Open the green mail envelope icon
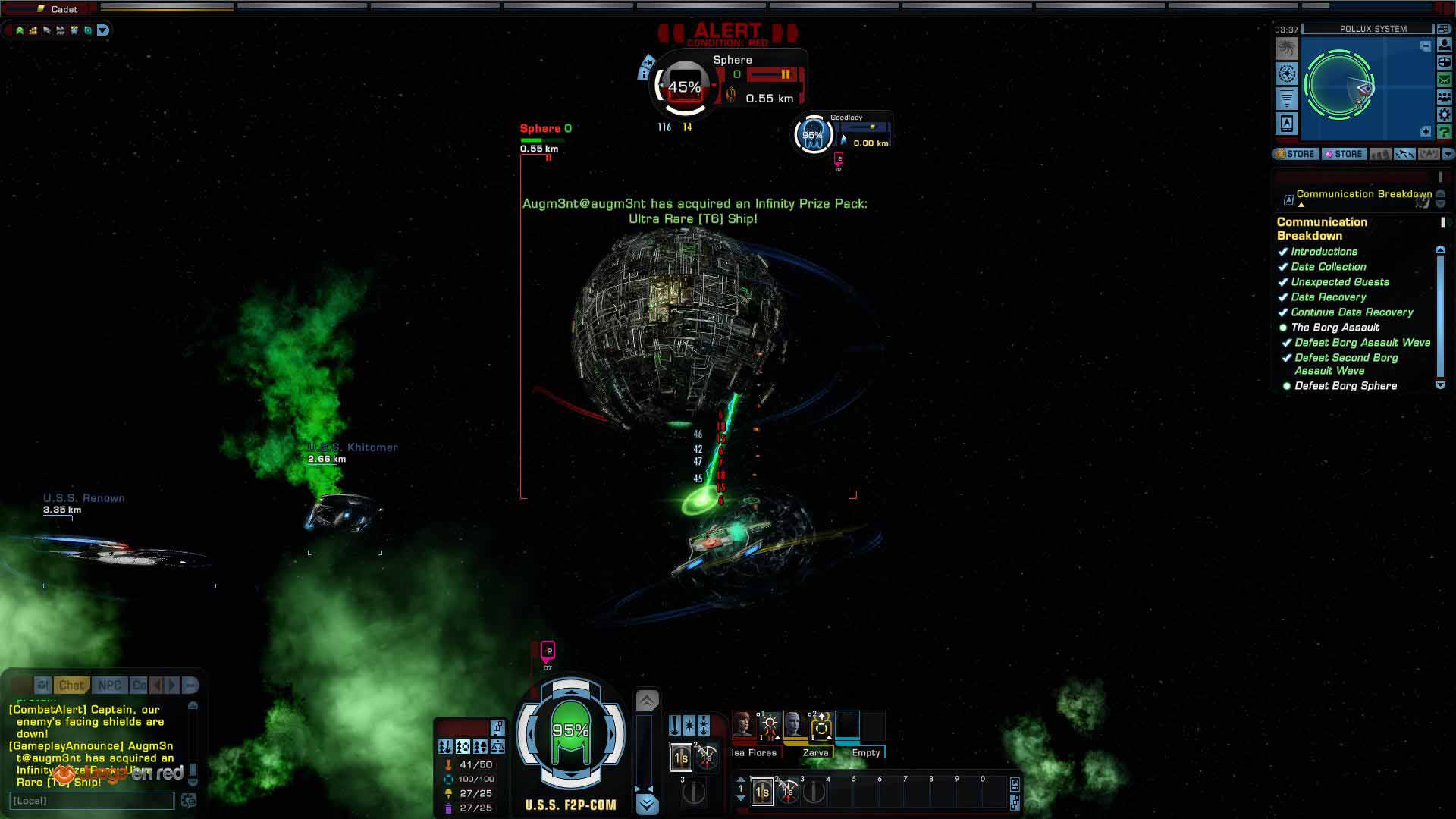1456x819 pixels. tap(1445, 80)
